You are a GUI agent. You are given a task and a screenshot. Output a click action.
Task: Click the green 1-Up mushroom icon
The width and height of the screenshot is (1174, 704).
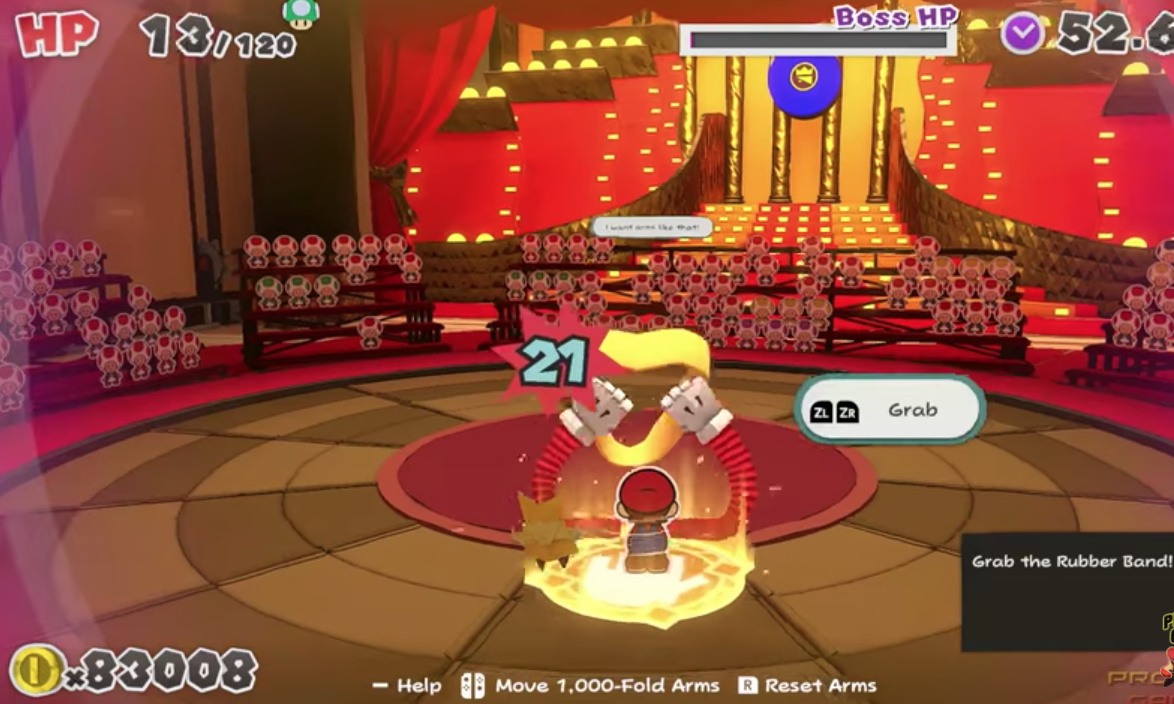click(299, 12)
